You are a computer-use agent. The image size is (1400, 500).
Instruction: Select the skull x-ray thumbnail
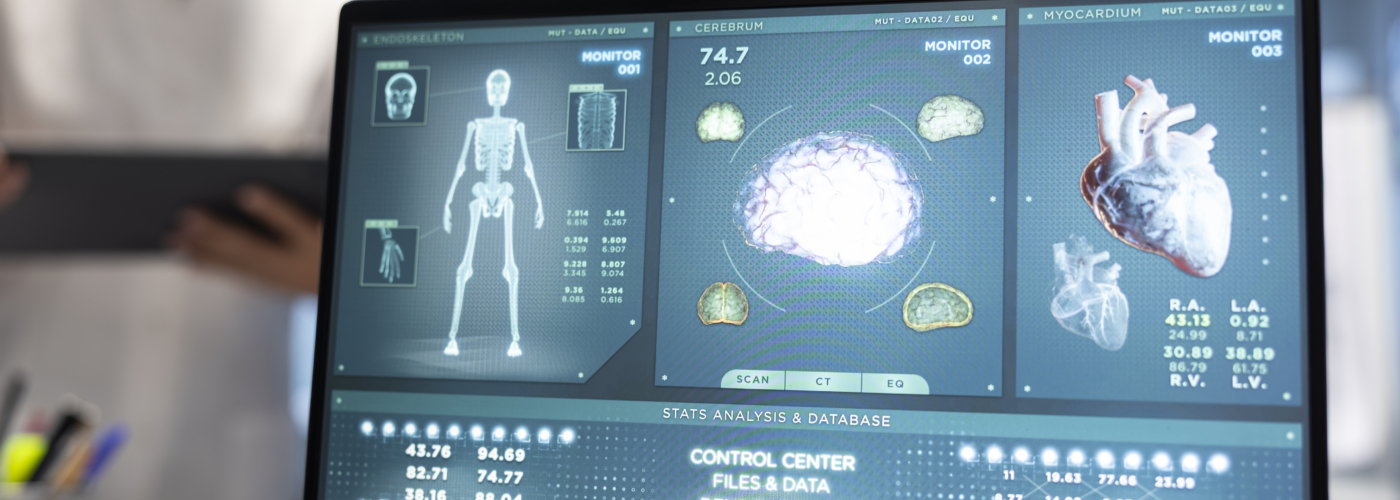(x=400, y=96)
